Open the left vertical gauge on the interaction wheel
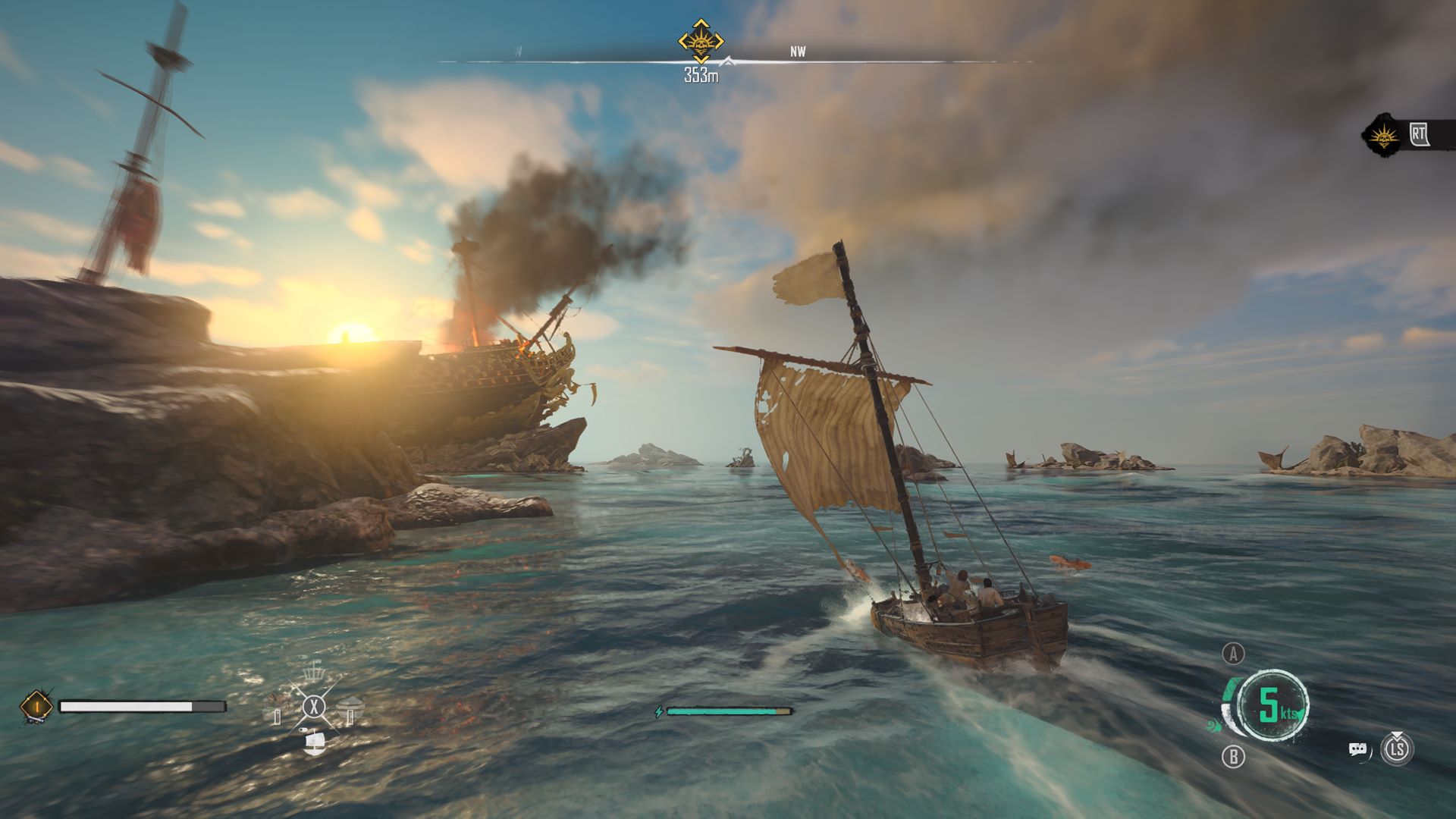The height and width of the screenshot is (819, 1456). click(x=278, y=717)
